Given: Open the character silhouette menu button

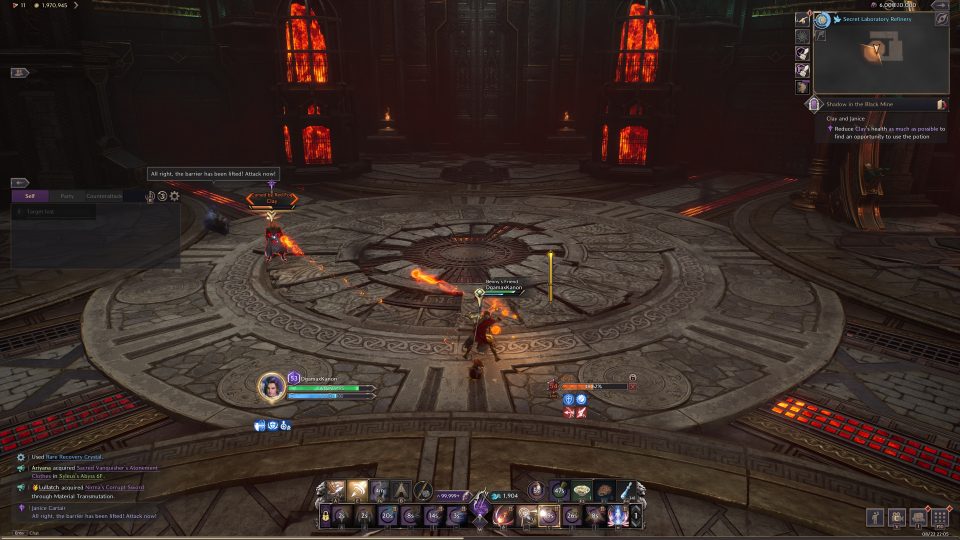Looking at the screenshot, I should [x=876, y=518].
